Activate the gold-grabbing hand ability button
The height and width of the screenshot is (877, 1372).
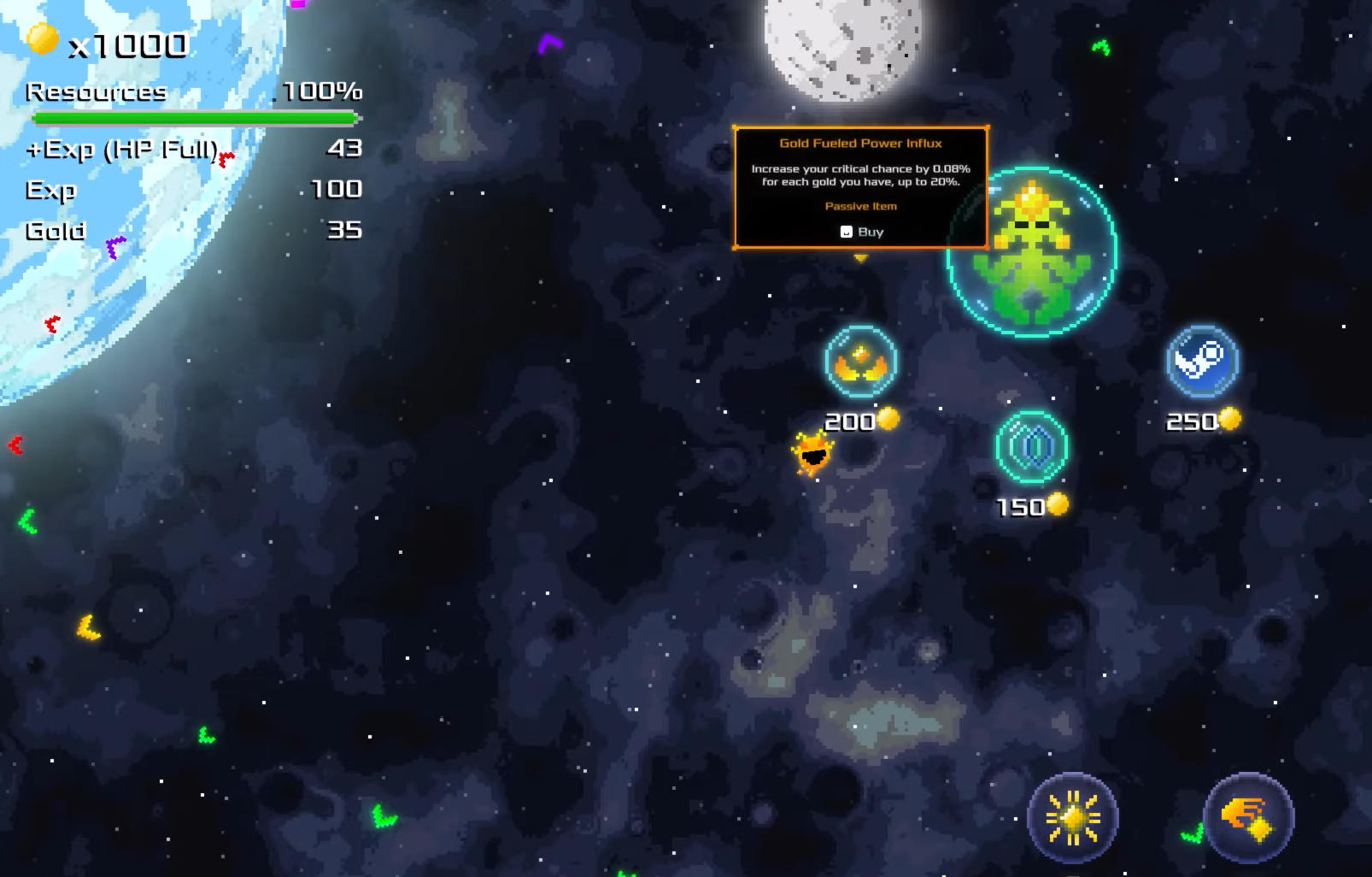1250,818
